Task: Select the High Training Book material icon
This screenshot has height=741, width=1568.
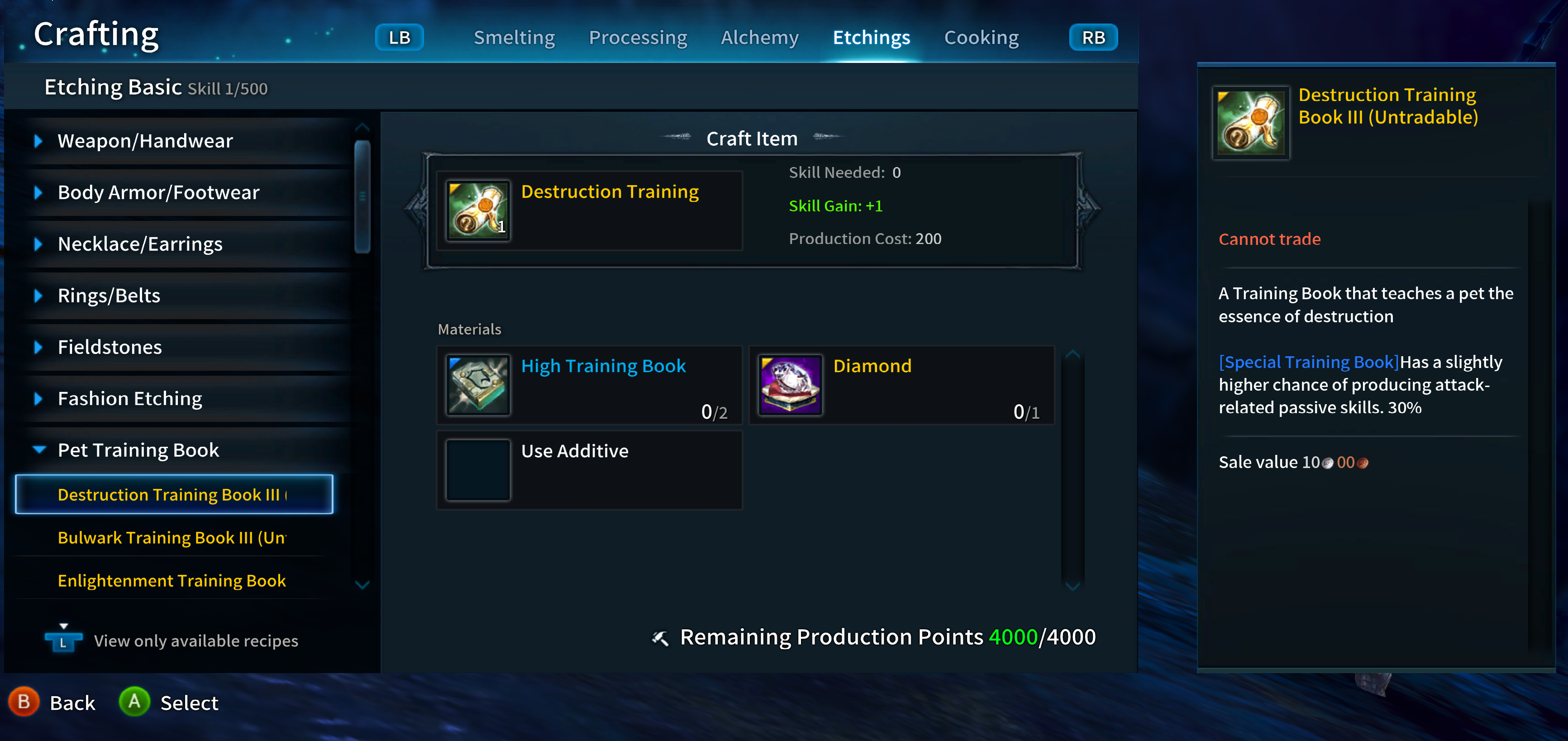Action: pos(477,385)
